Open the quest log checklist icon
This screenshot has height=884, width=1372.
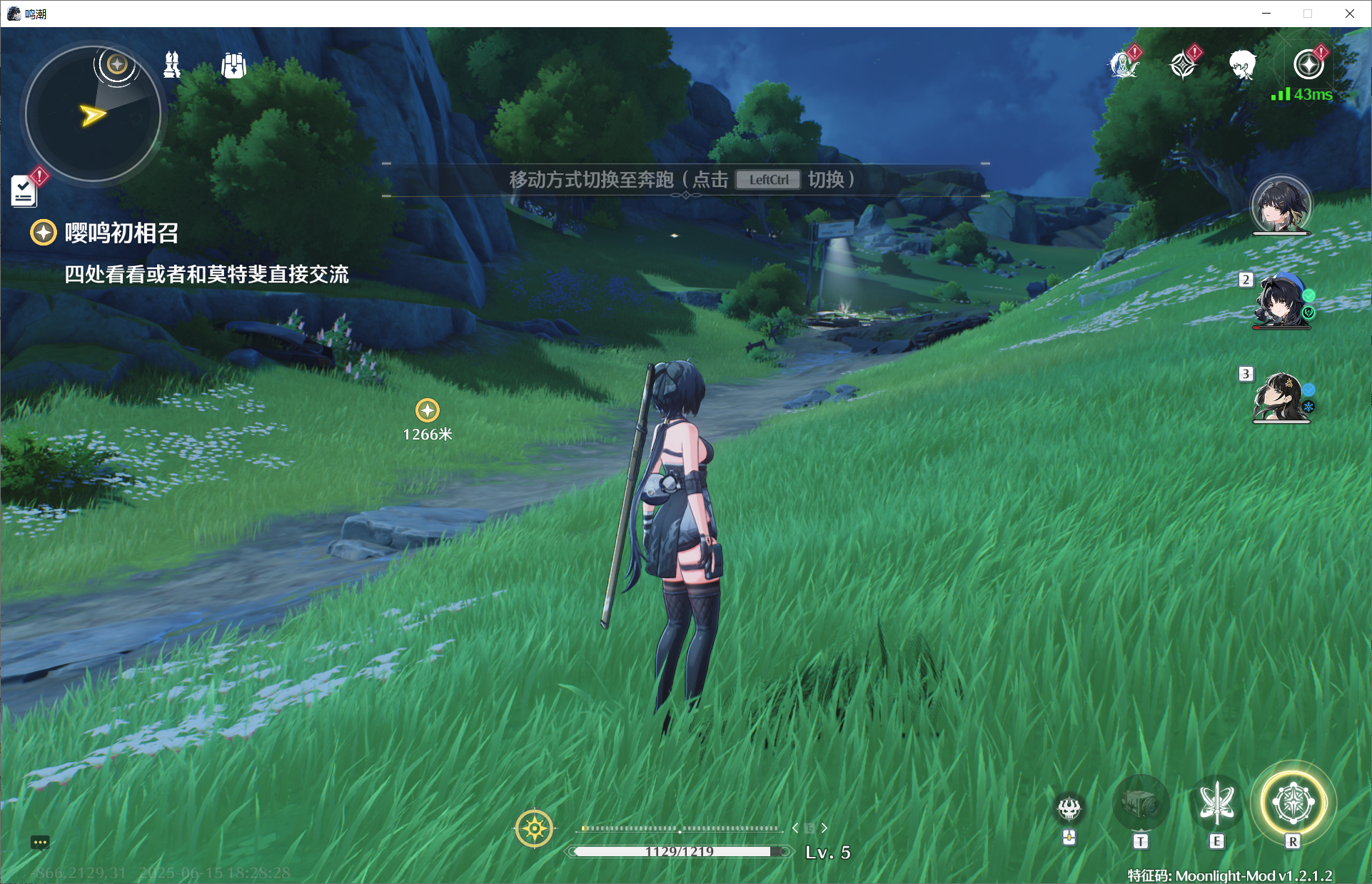click(24, 191)
